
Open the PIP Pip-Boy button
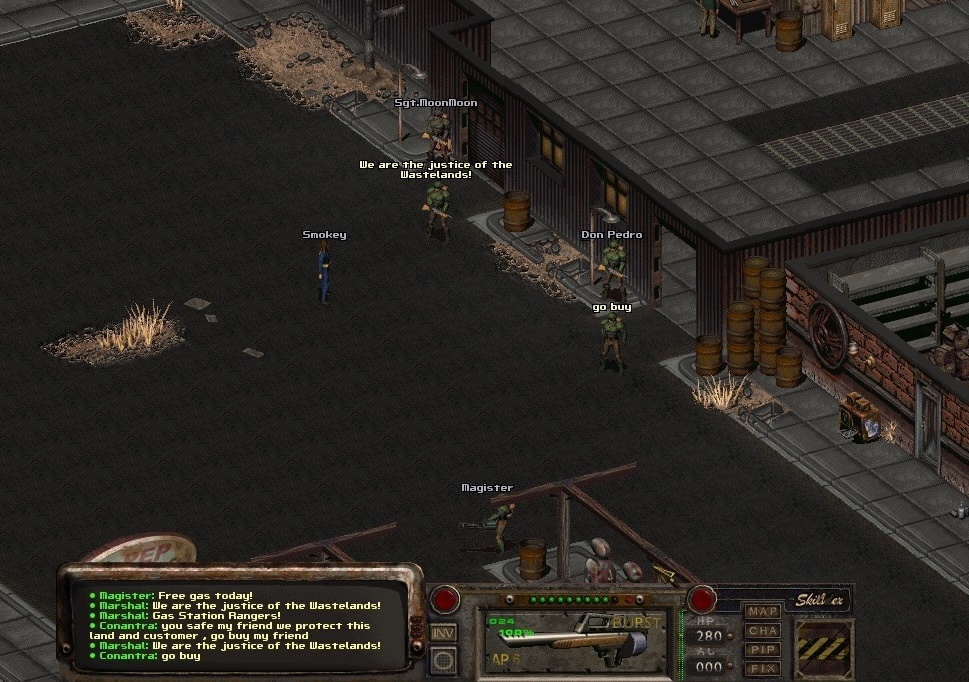(x=762, y=649)
